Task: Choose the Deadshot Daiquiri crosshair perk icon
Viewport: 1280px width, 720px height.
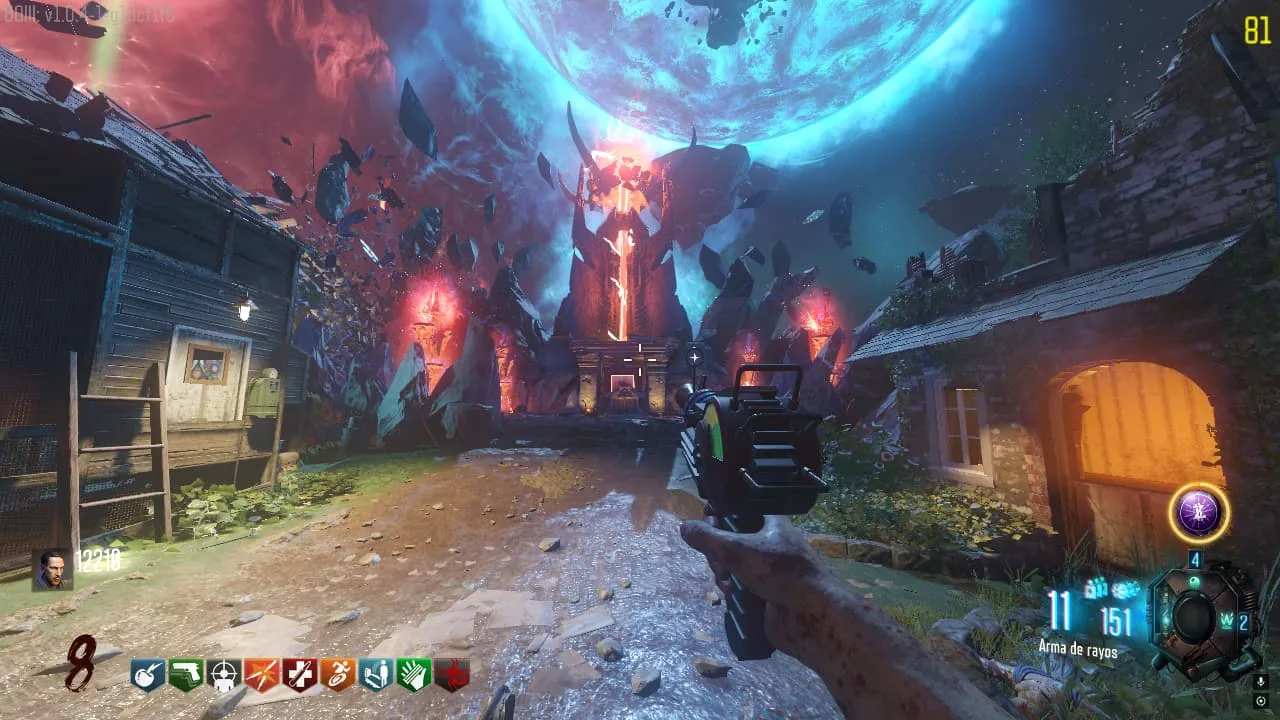Action: (x=224, y=675)
